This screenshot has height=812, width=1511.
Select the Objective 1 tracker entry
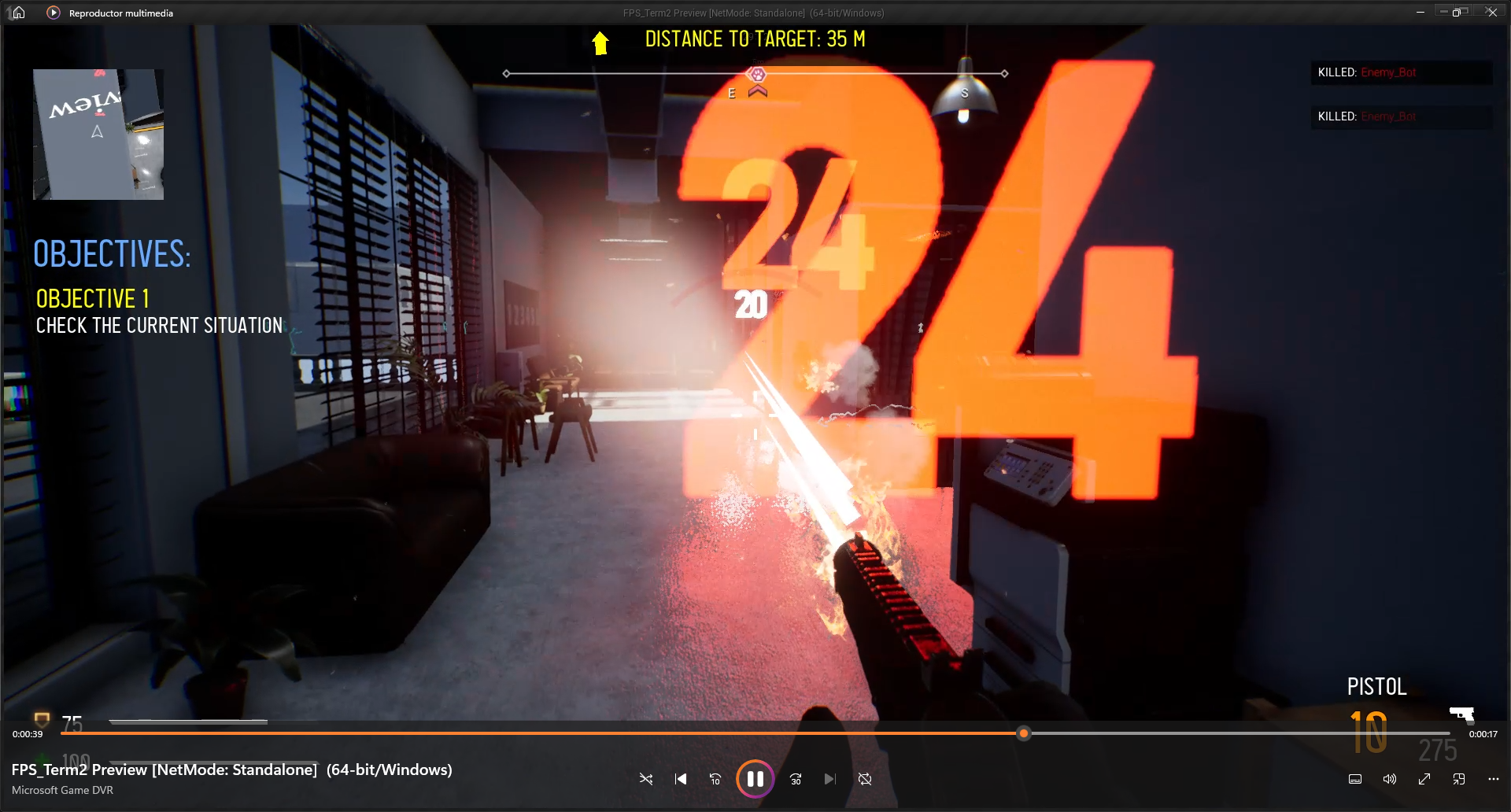pos(93,299)
